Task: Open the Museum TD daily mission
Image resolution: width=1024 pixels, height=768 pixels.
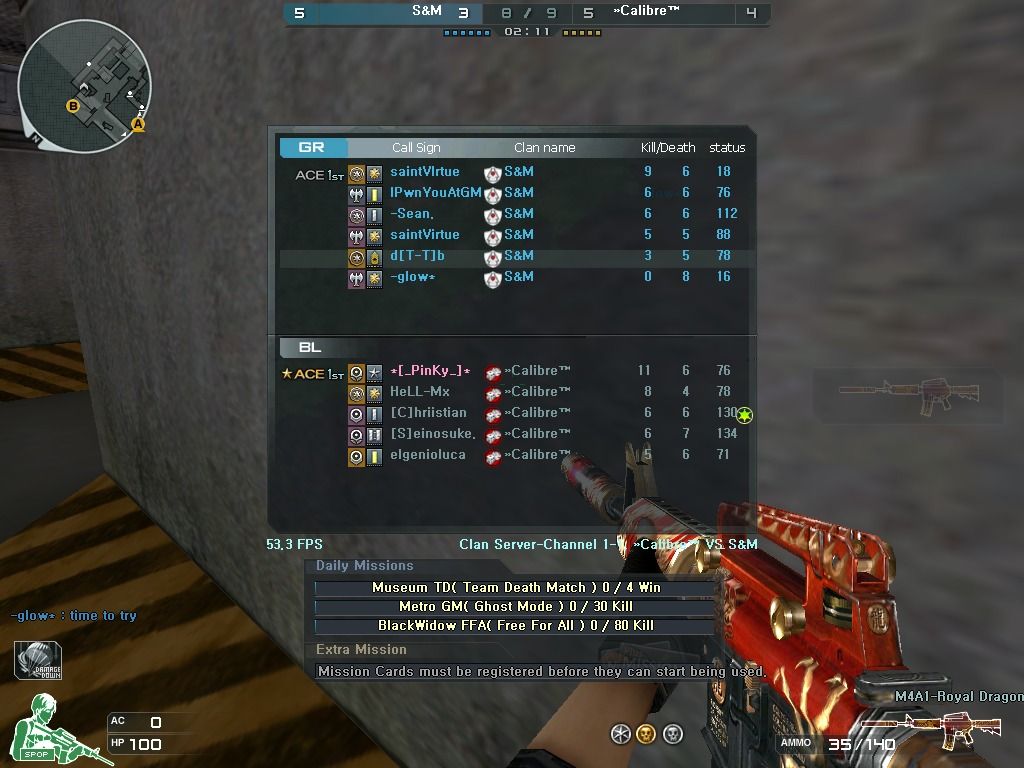Action: [x=516, y=588]
